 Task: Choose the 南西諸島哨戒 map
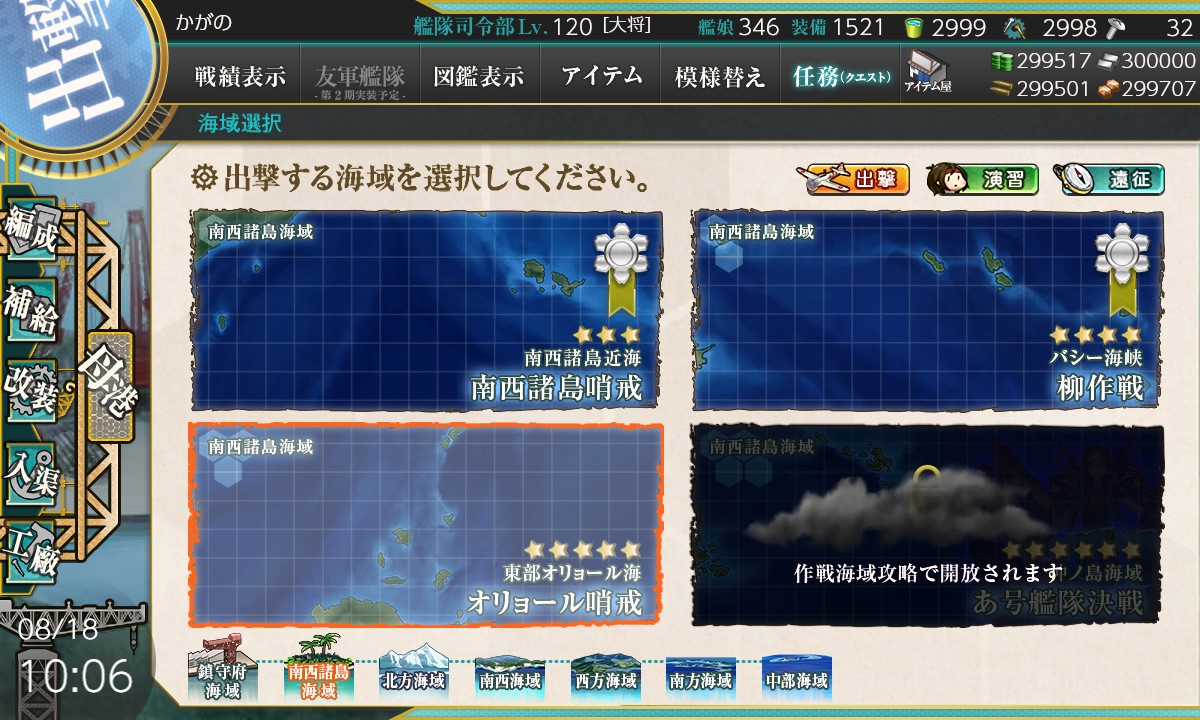[426, 309]
